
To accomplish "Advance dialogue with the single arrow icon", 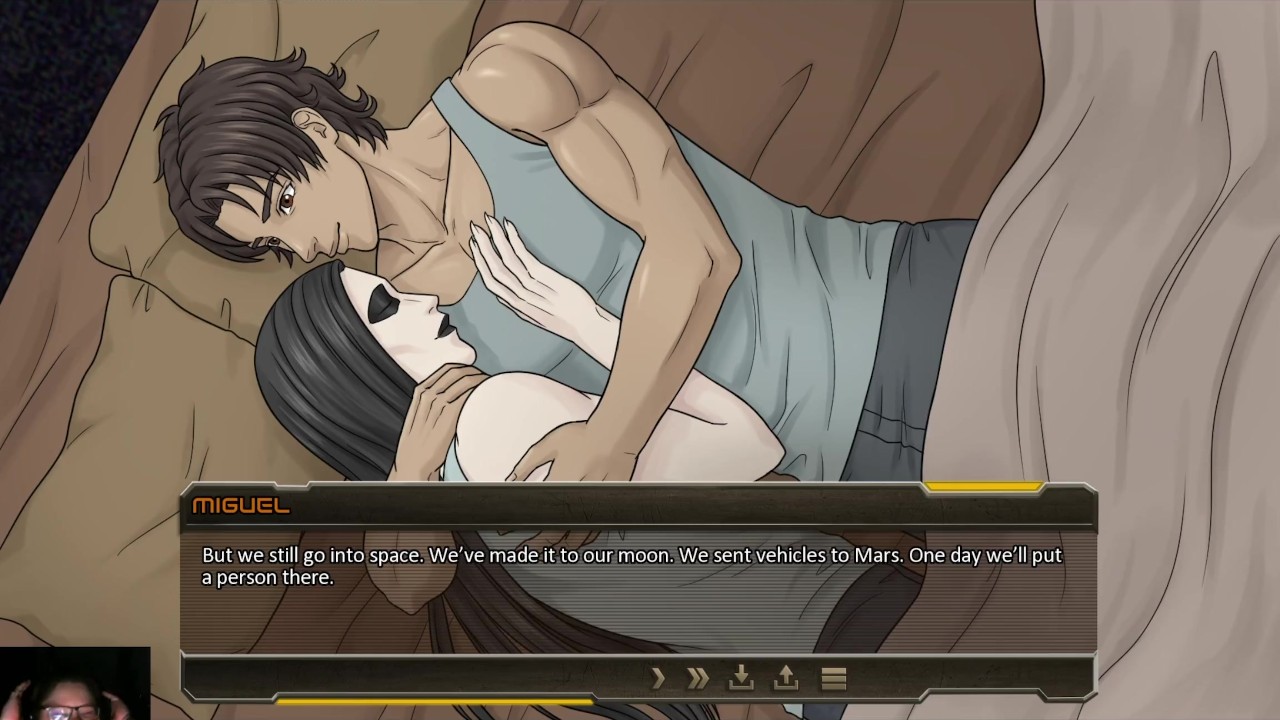I will point(658,679).
